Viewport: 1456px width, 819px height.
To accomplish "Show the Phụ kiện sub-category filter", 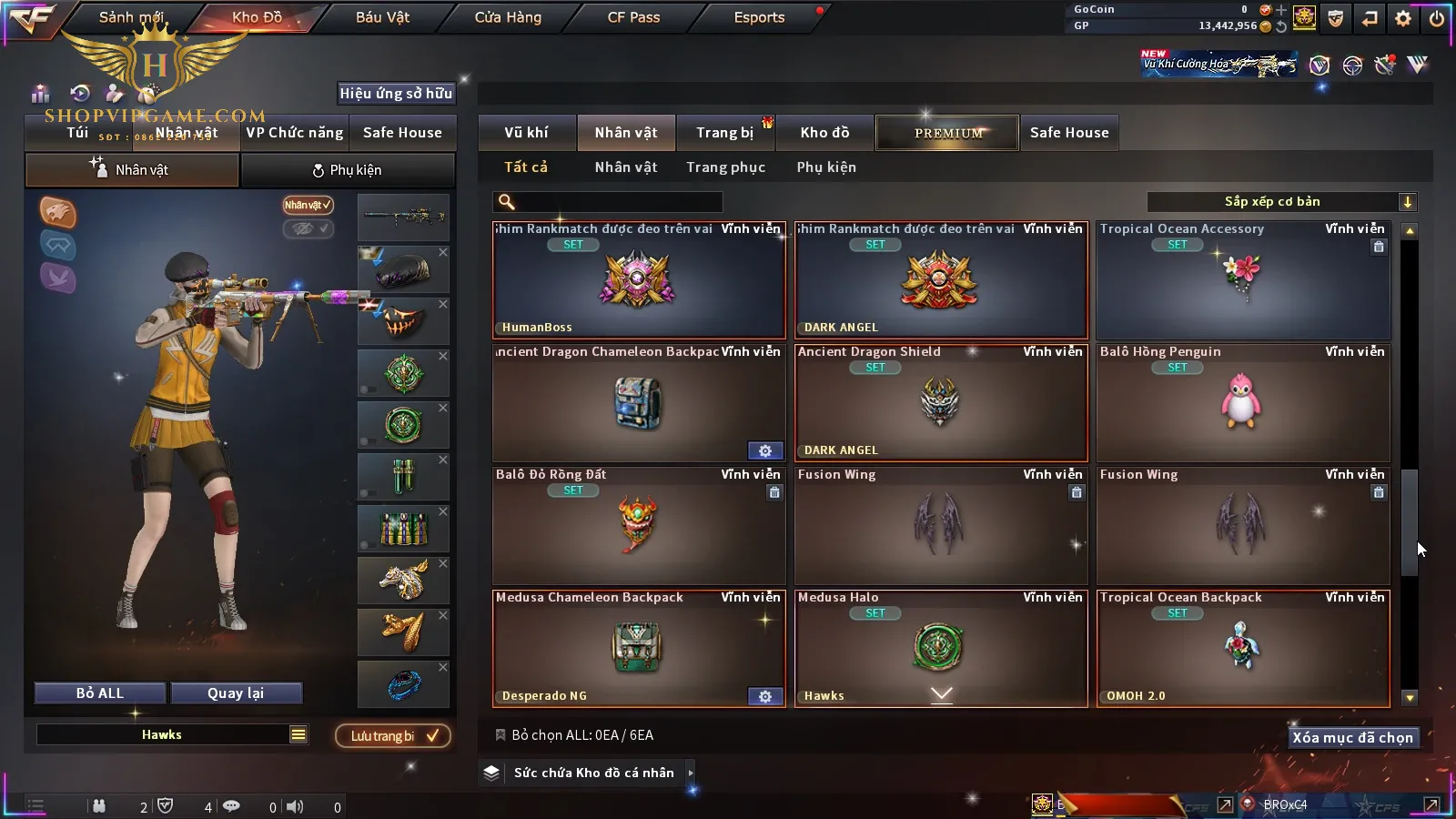I will point(826,167).
